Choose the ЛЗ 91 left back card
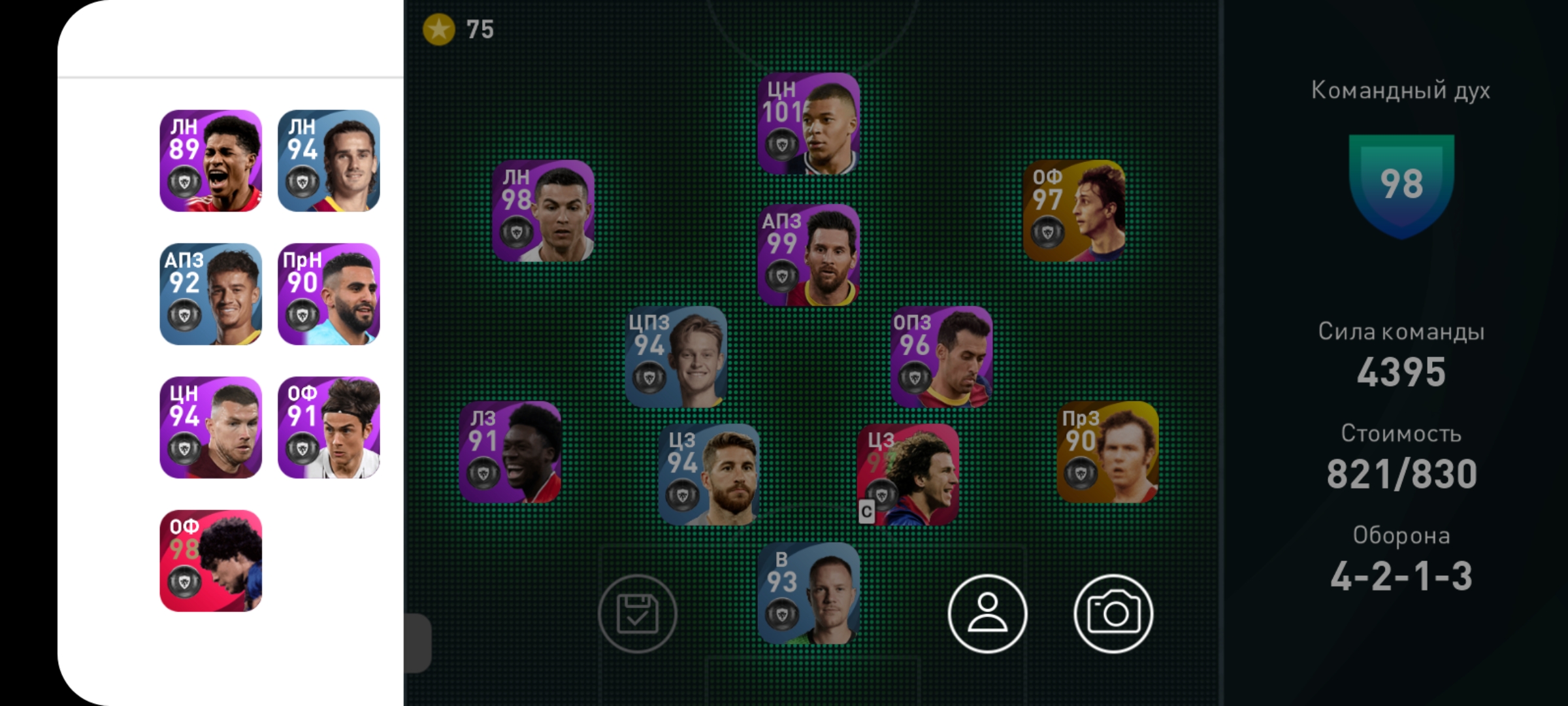Screen dimensions: 1568x706 510,452
